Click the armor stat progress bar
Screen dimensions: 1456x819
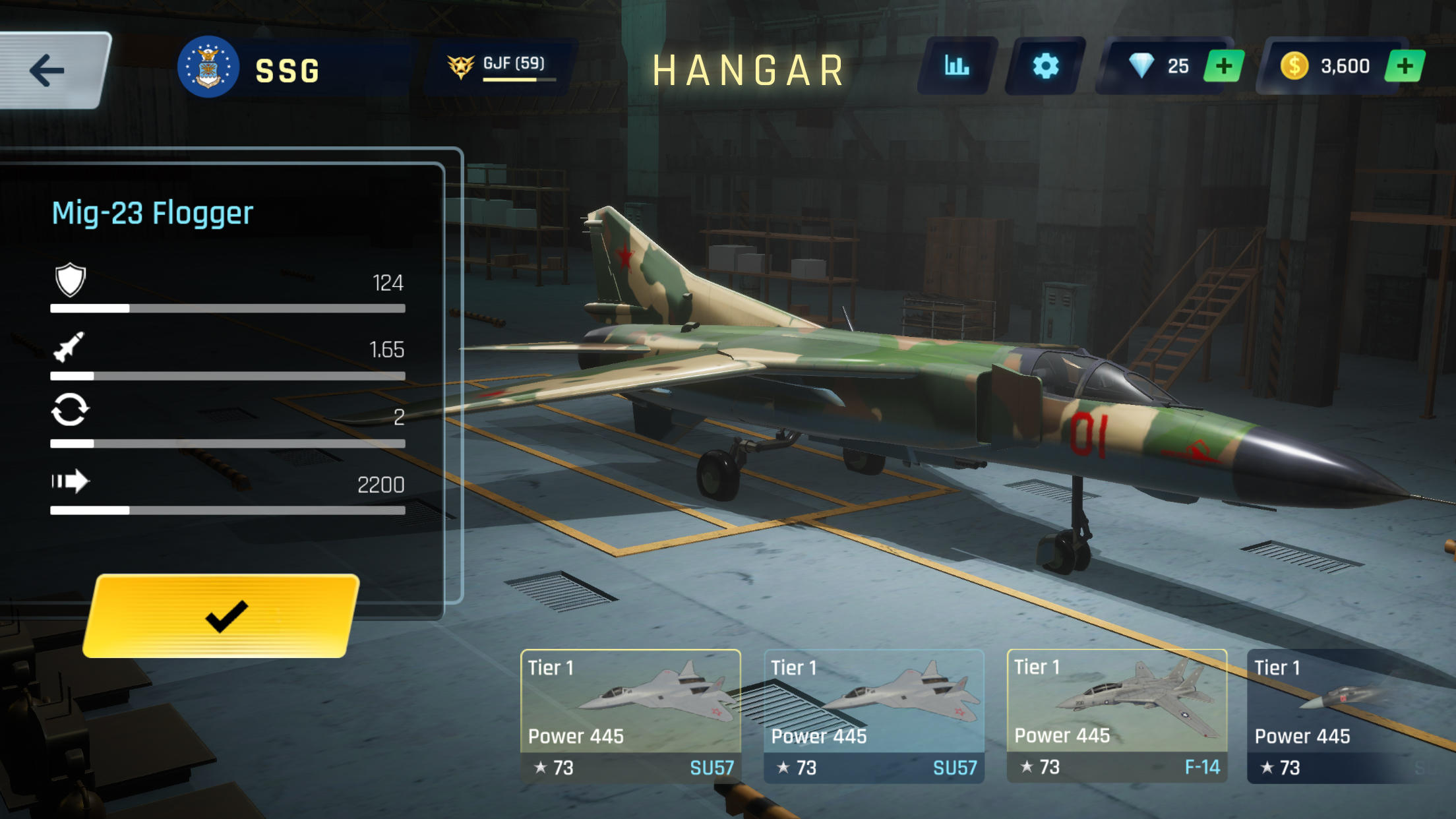click(x=228, y=307)
